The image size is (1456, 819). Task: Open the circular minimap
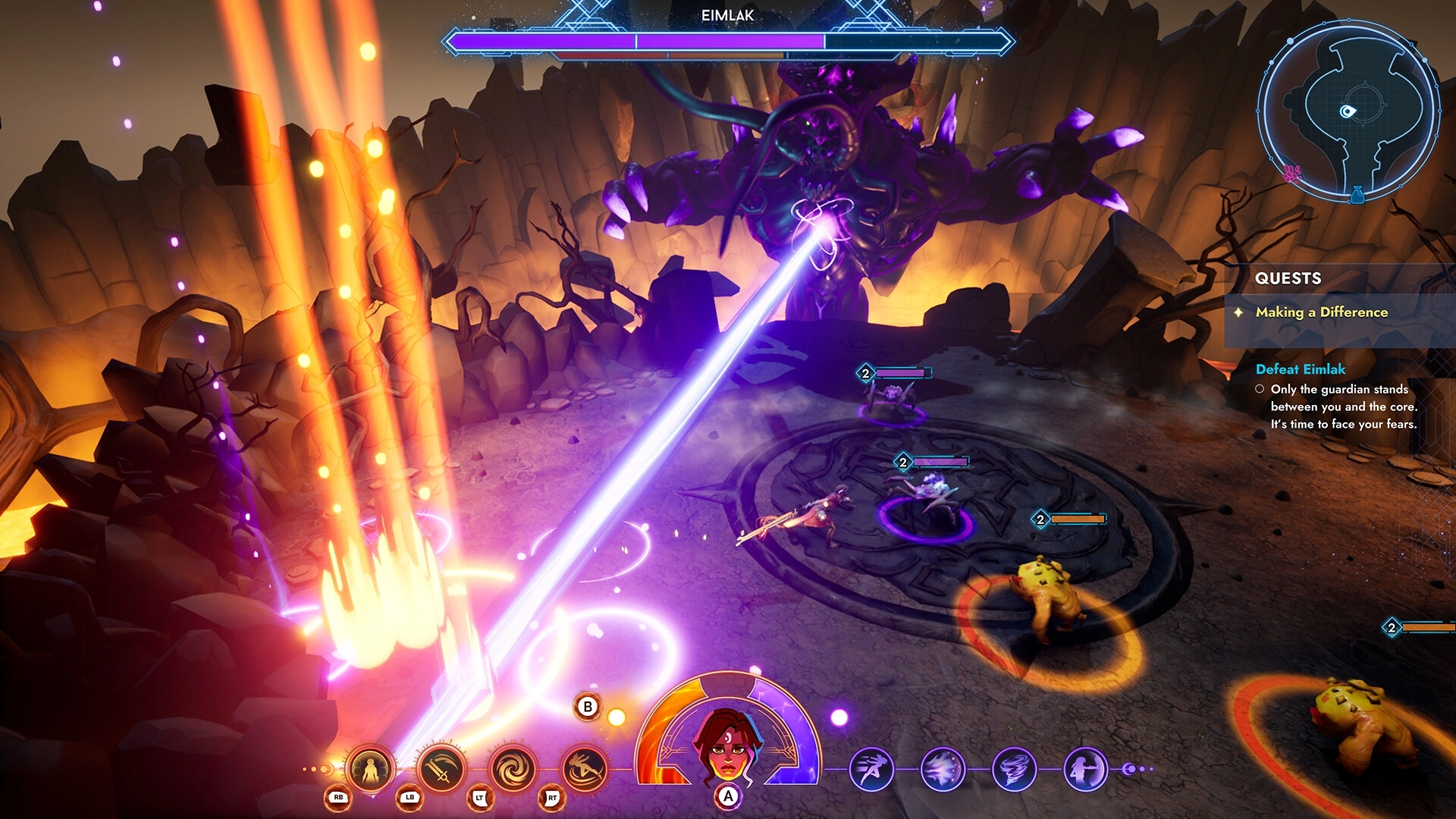[1348, 111]
